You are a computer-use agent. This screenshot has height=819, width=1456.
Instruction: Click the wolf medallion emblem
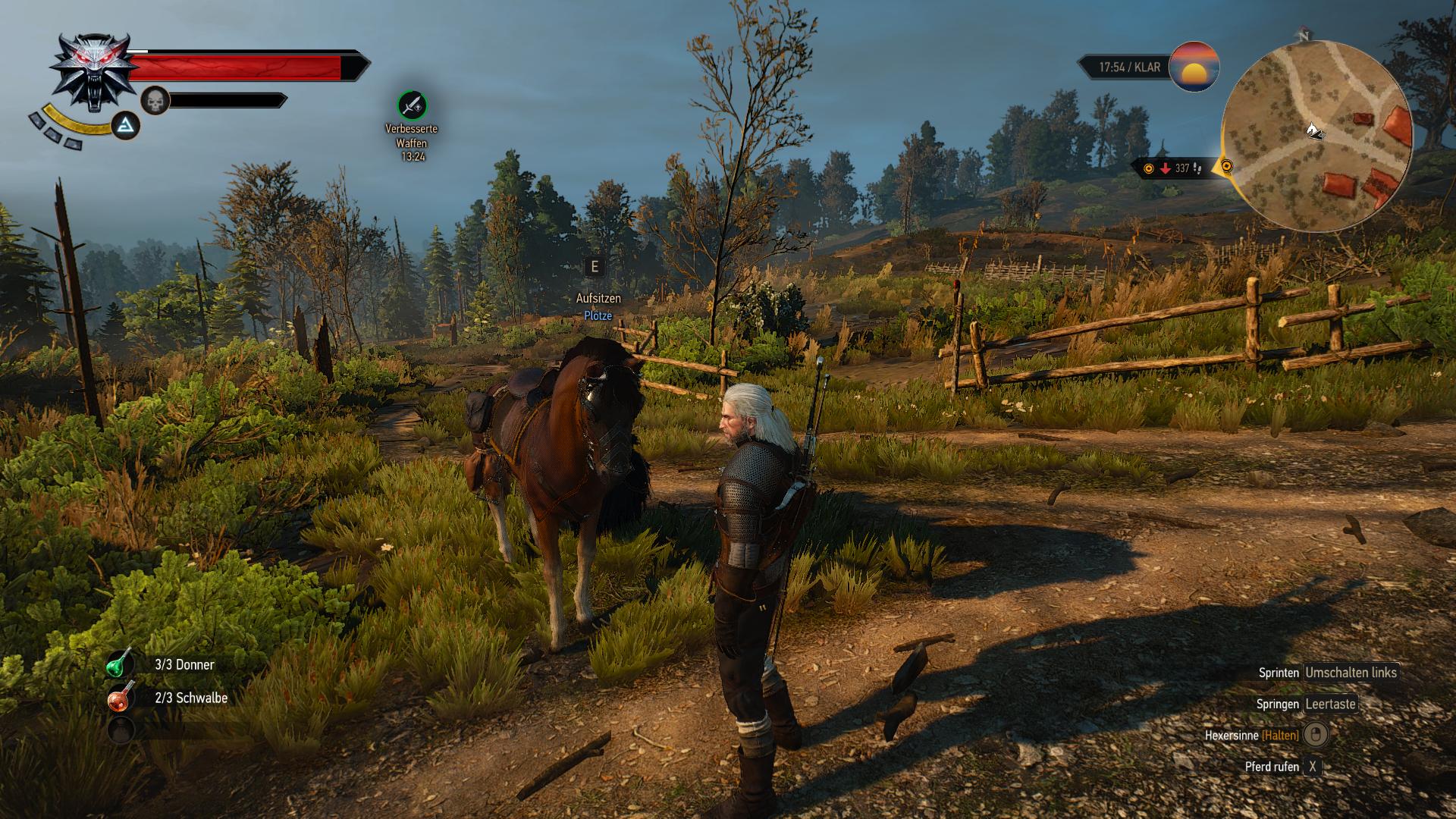pyautogui.click(x=93, y=70)
